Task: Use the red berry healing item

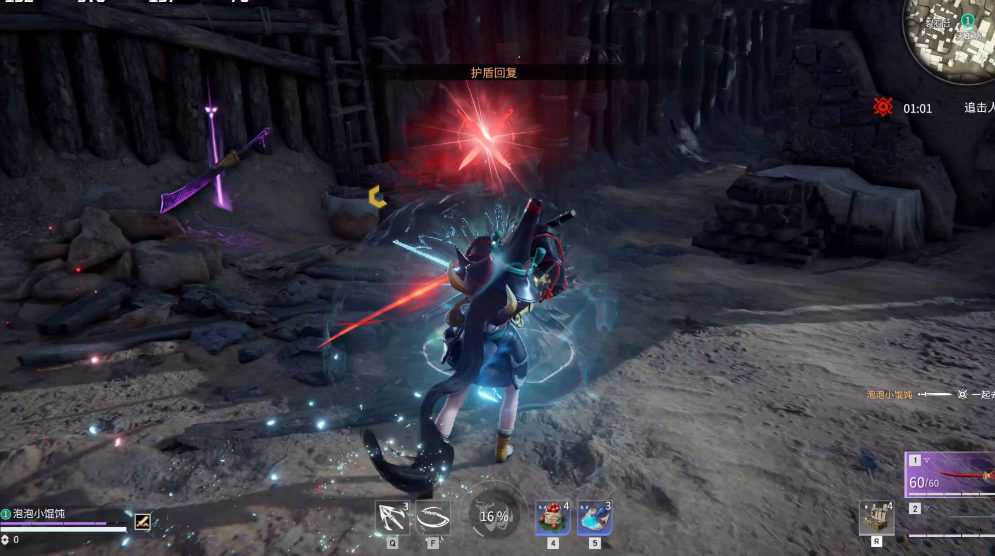Action: [x=552, y=517]
